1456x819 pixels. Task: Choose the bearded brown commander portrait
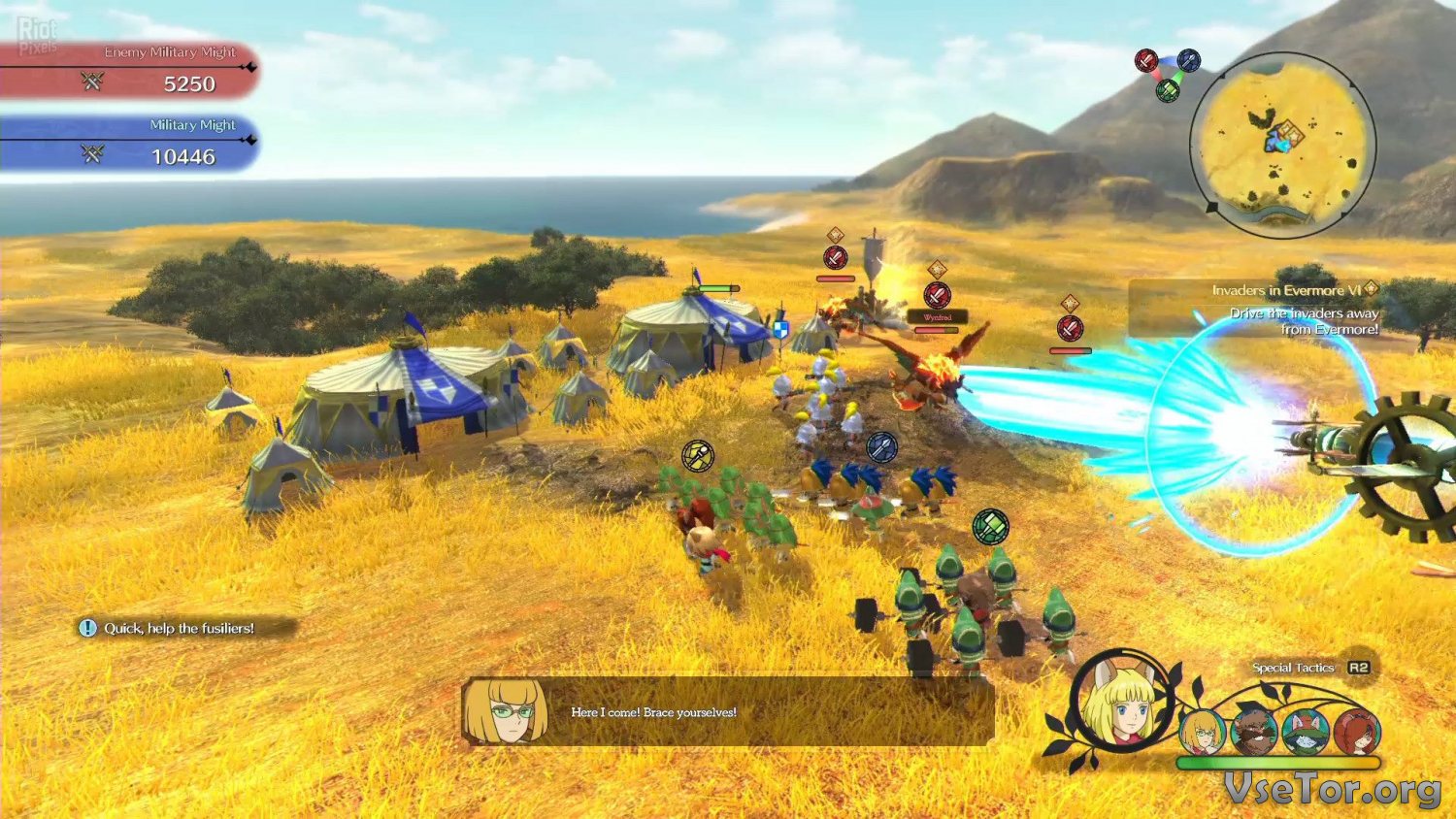[1254, 733]
